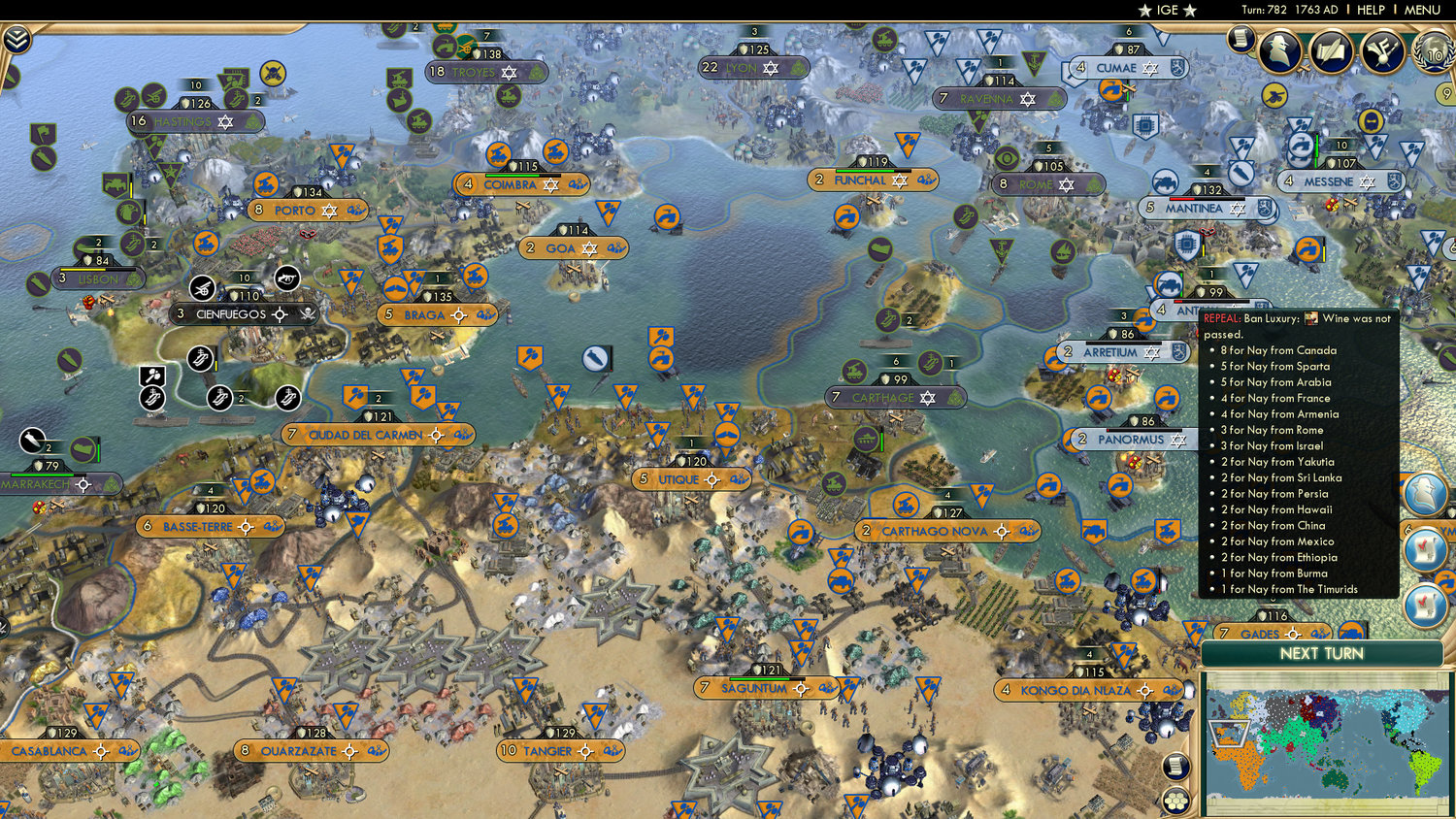Image resolution: width=1456 pixels, height=819 pixels.
Task: Click the lower checked-scroll notification on right edge
Action: pos(1423,604)
